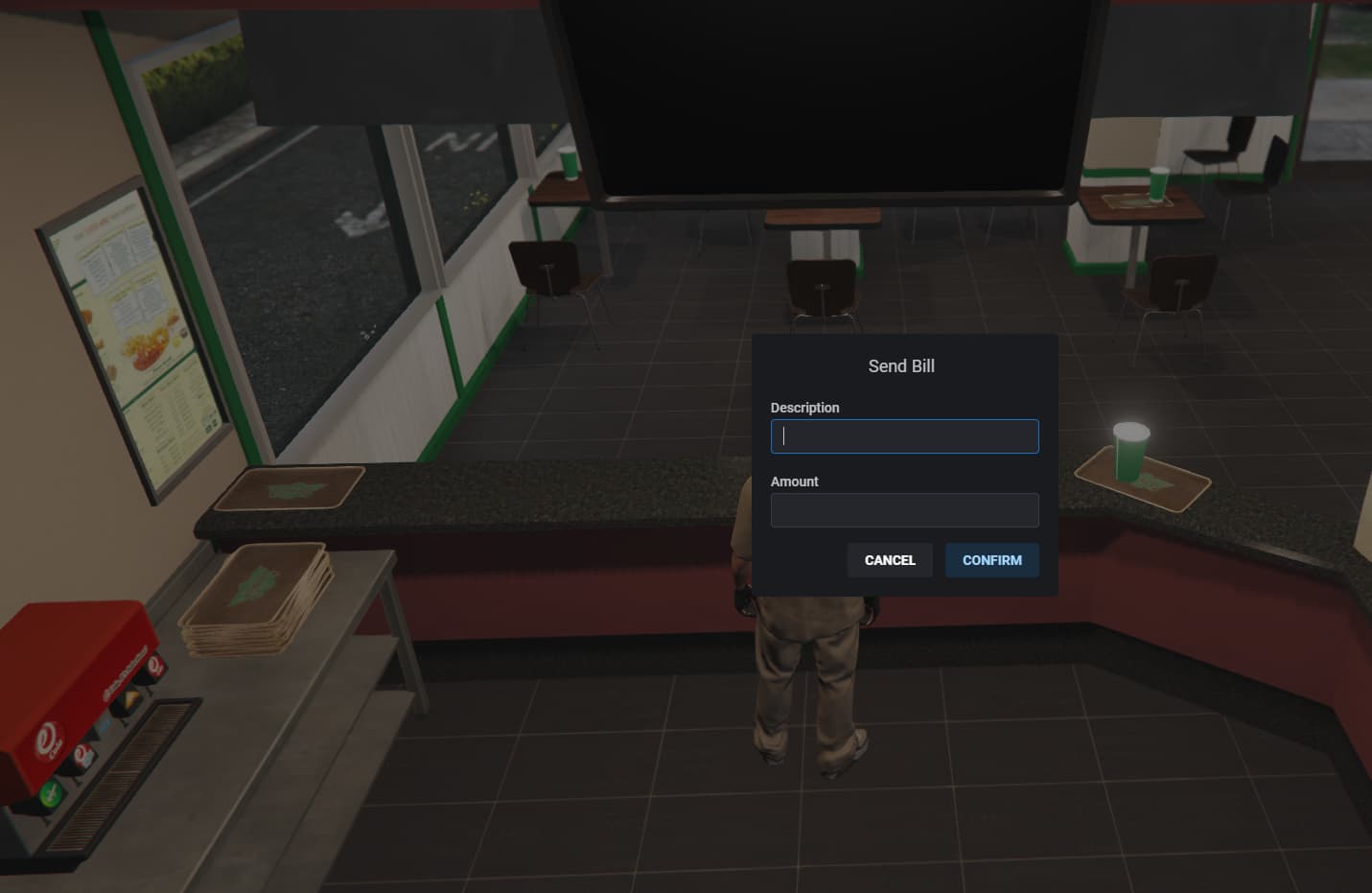Click the Send Bill dialog title

click(901, 365)
